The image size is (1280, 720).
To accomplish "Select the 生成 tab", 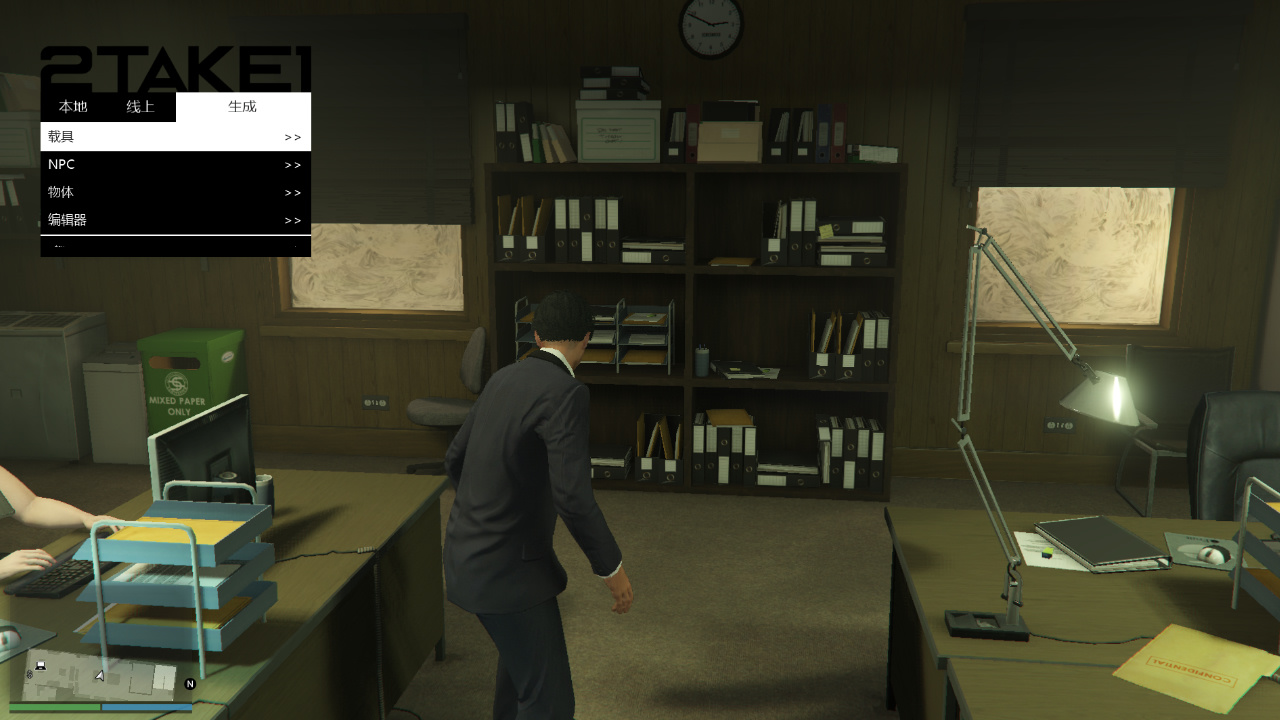I will pos(242,107).
